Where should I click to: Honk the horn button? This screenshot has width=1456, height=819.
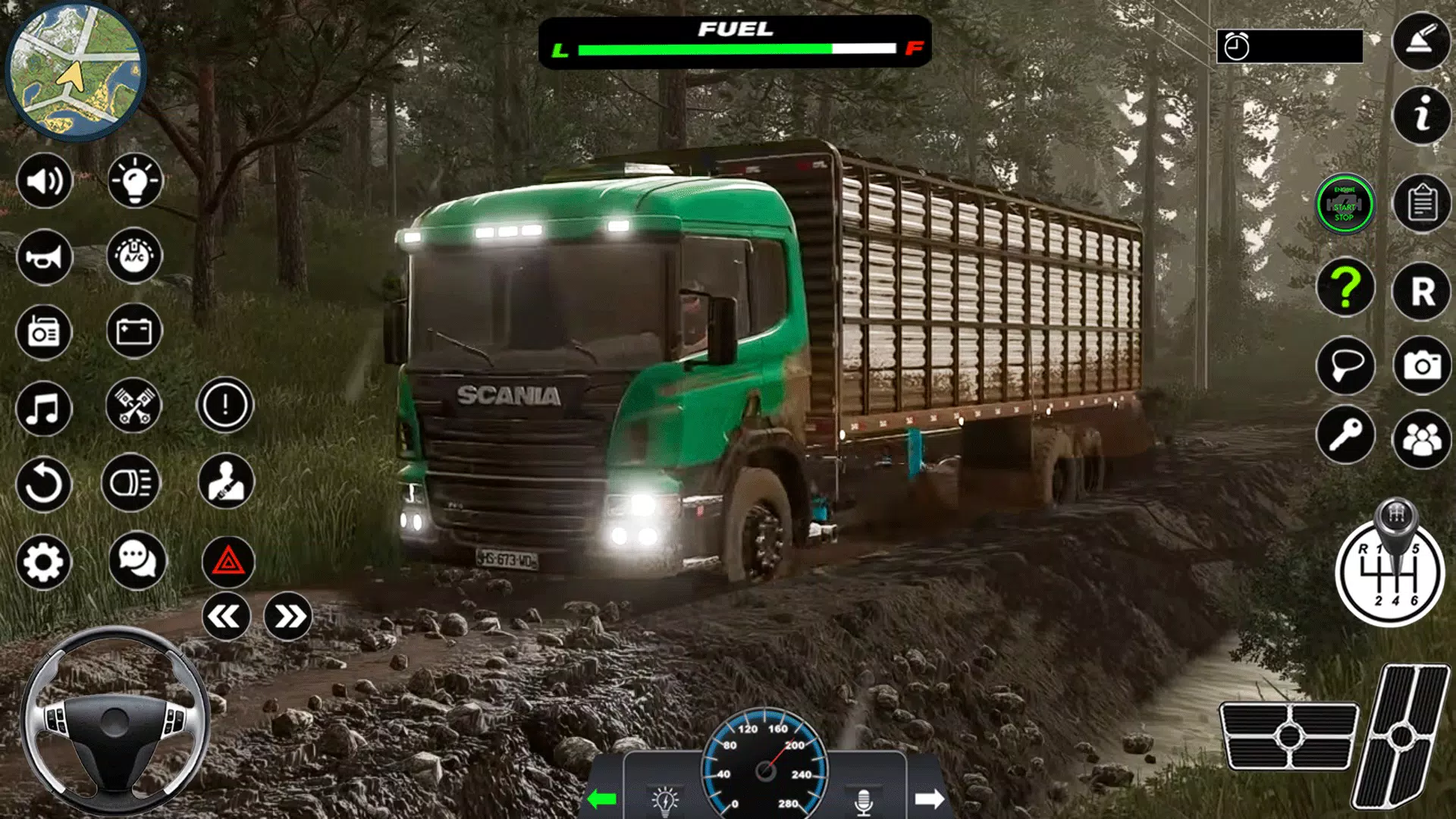pyautogui.click(x=44, y=257)
